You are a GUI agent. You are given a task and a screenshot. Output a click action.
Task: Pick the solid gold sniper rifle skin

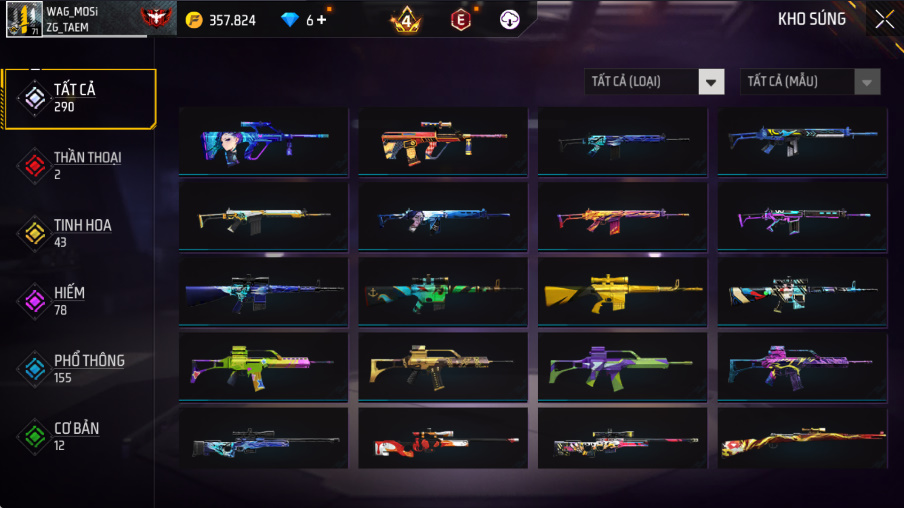pos(622,292)
